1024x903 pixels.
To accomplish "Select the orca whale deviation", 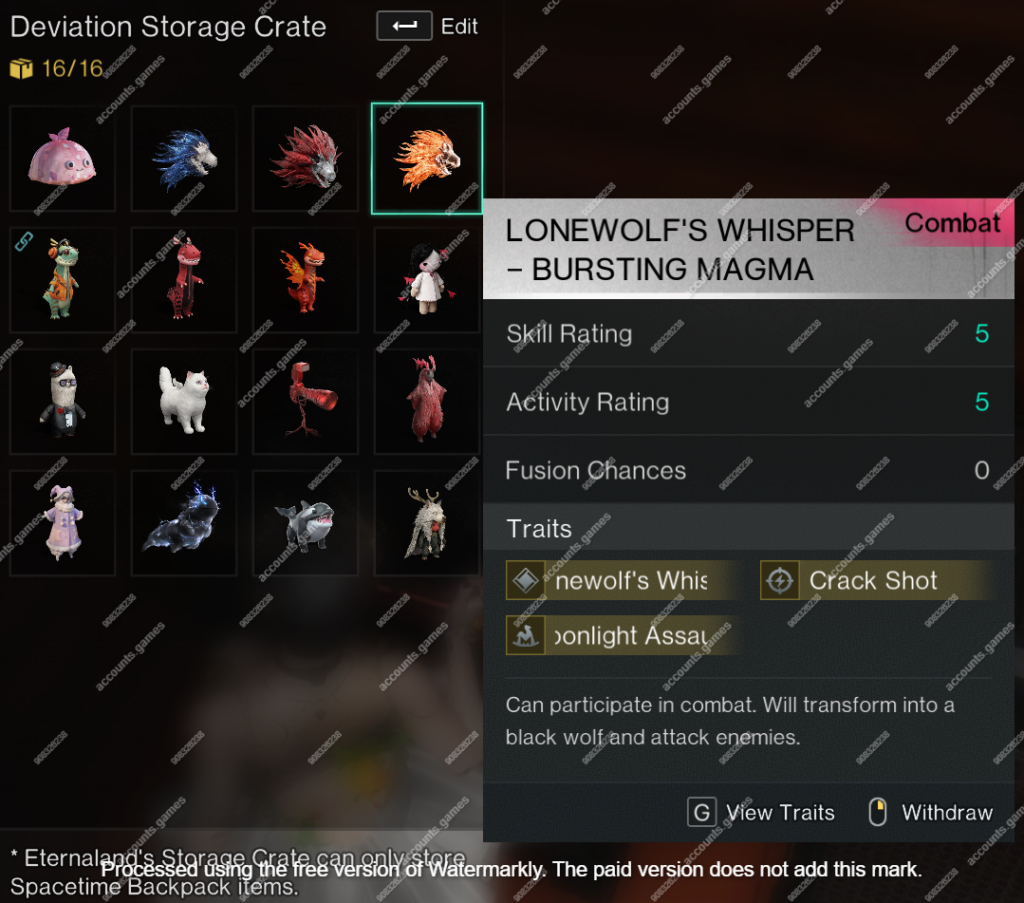I will 305,523.
